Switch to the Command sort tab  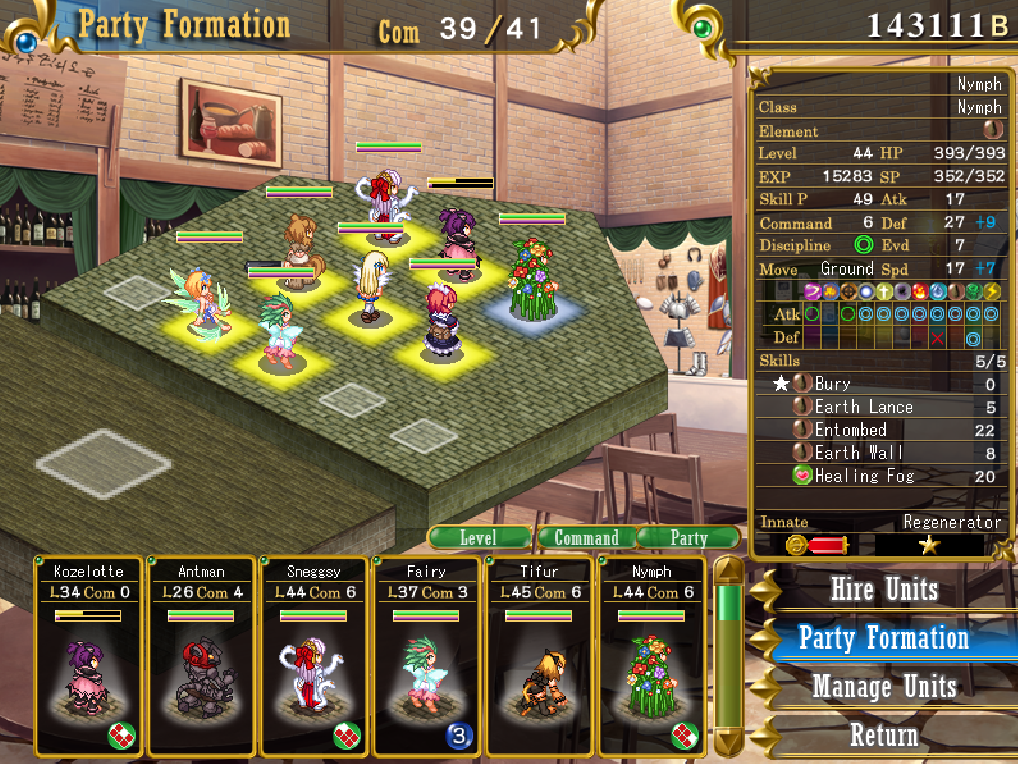click(x=586, y=538)
